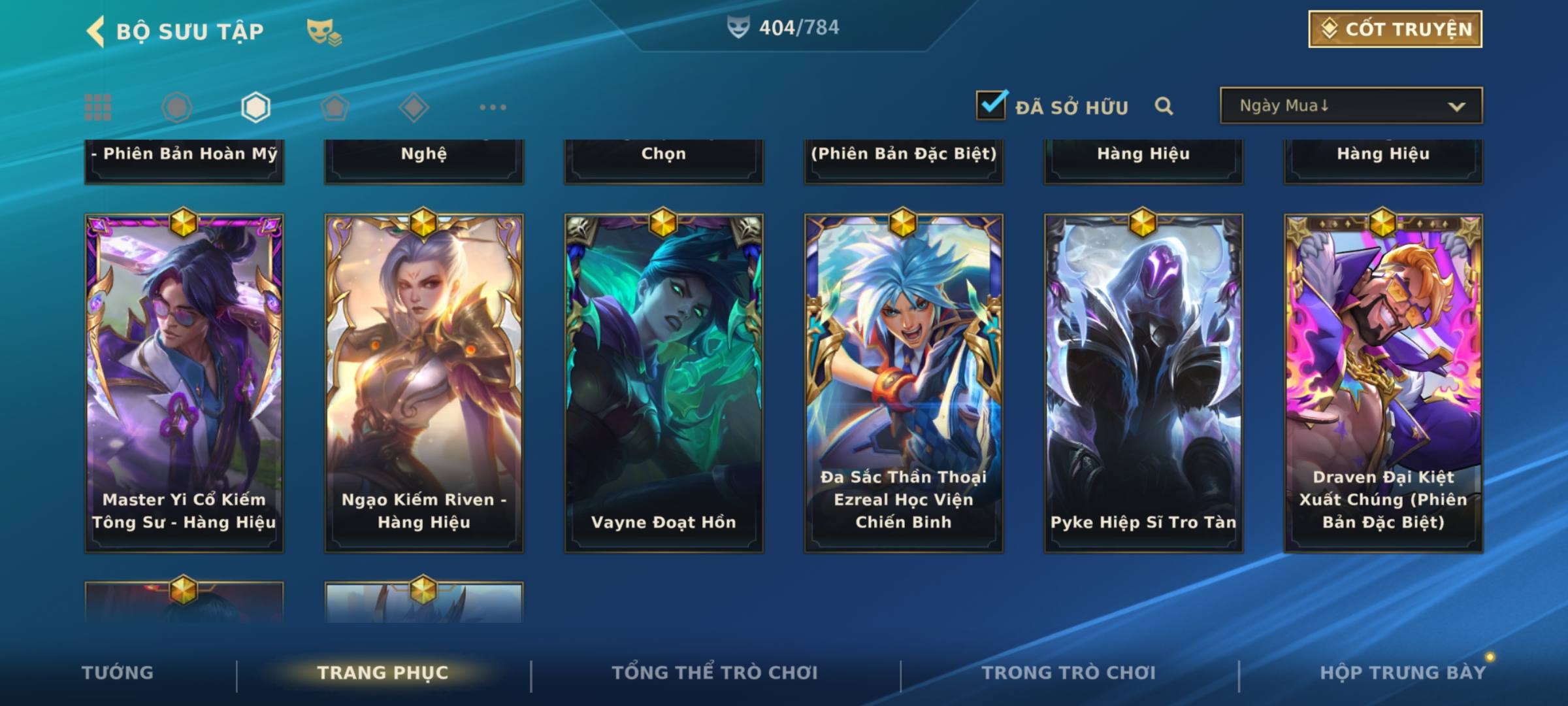This screenshot has width=1568, height=706.
Task: View the Draven Đại Kiệt Xuất Chúng skin
Action: 1383,384
